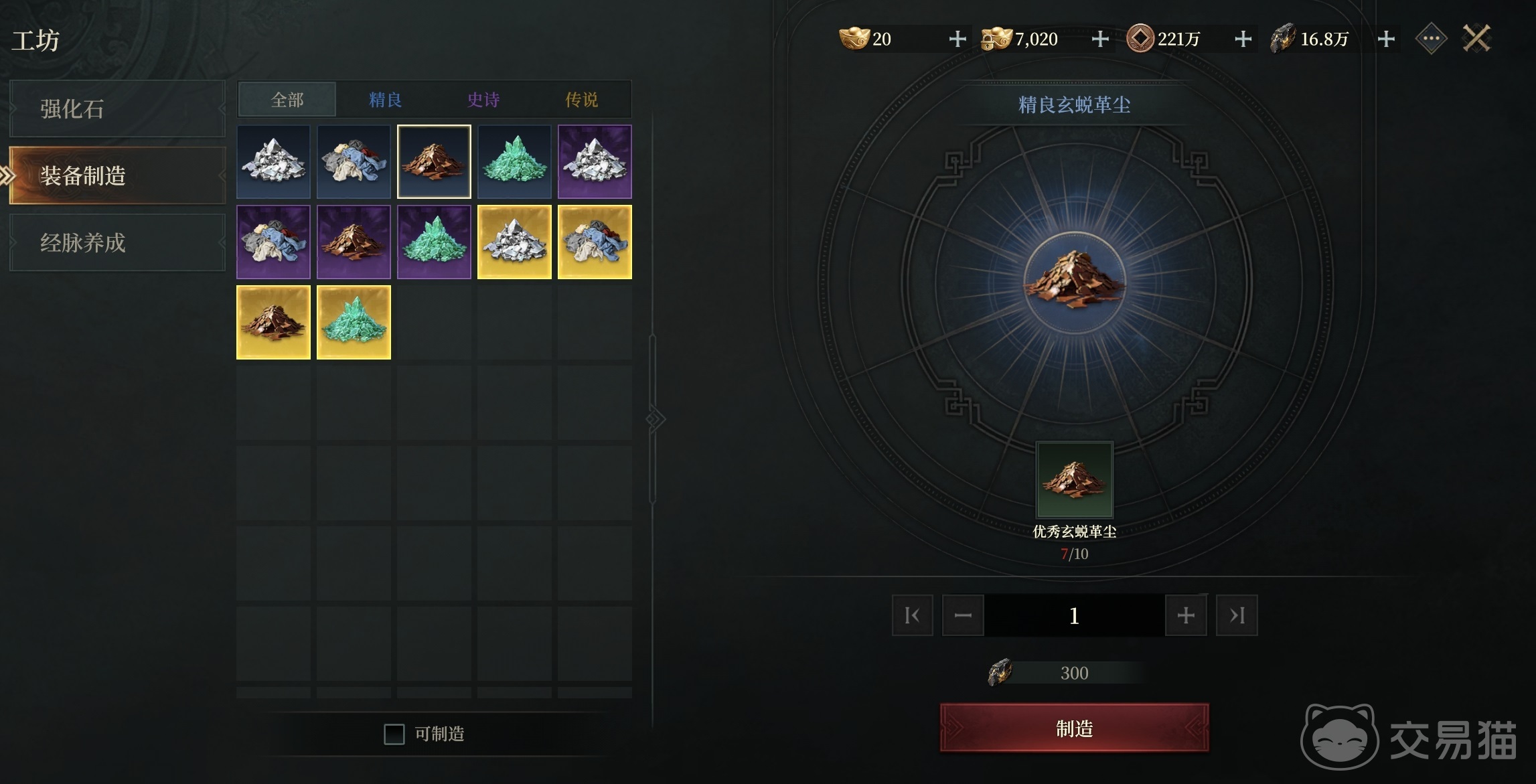
Task: Switch to the 全部 filter tab
Action: (x=287, y=100)
